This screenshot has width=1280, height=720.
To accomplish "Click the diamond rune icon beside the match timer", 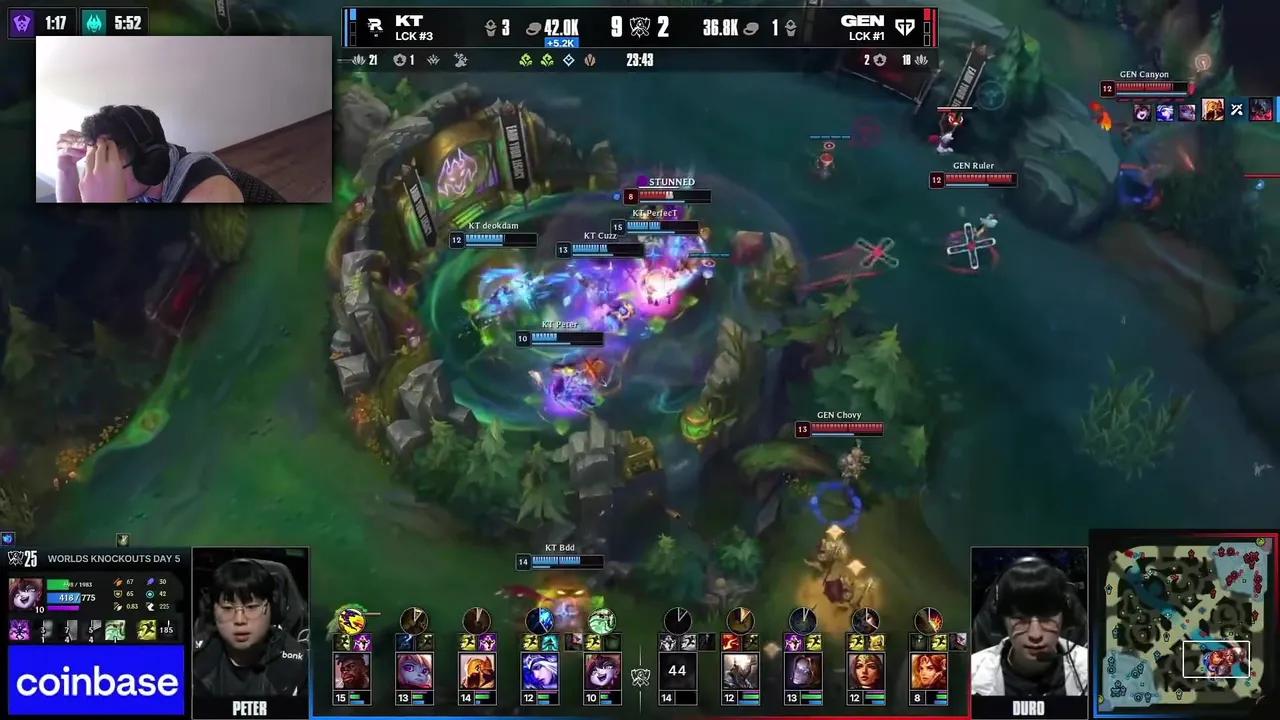I will click(x=568, y=60).
